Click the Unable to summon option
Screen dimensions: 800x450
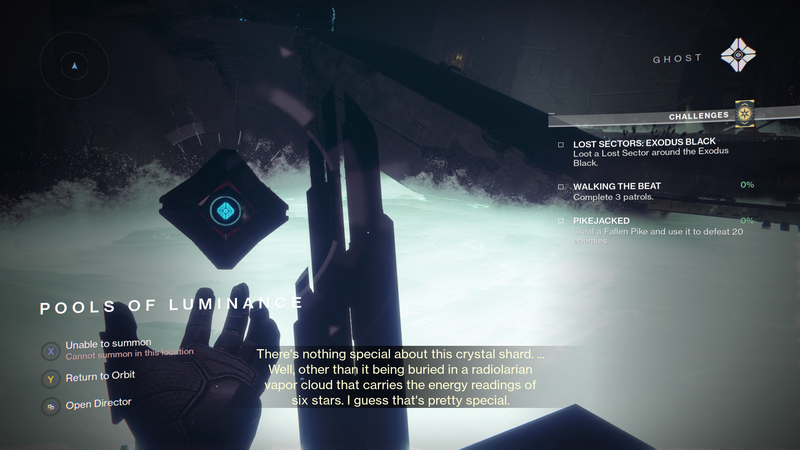click(x=108, y=344)
